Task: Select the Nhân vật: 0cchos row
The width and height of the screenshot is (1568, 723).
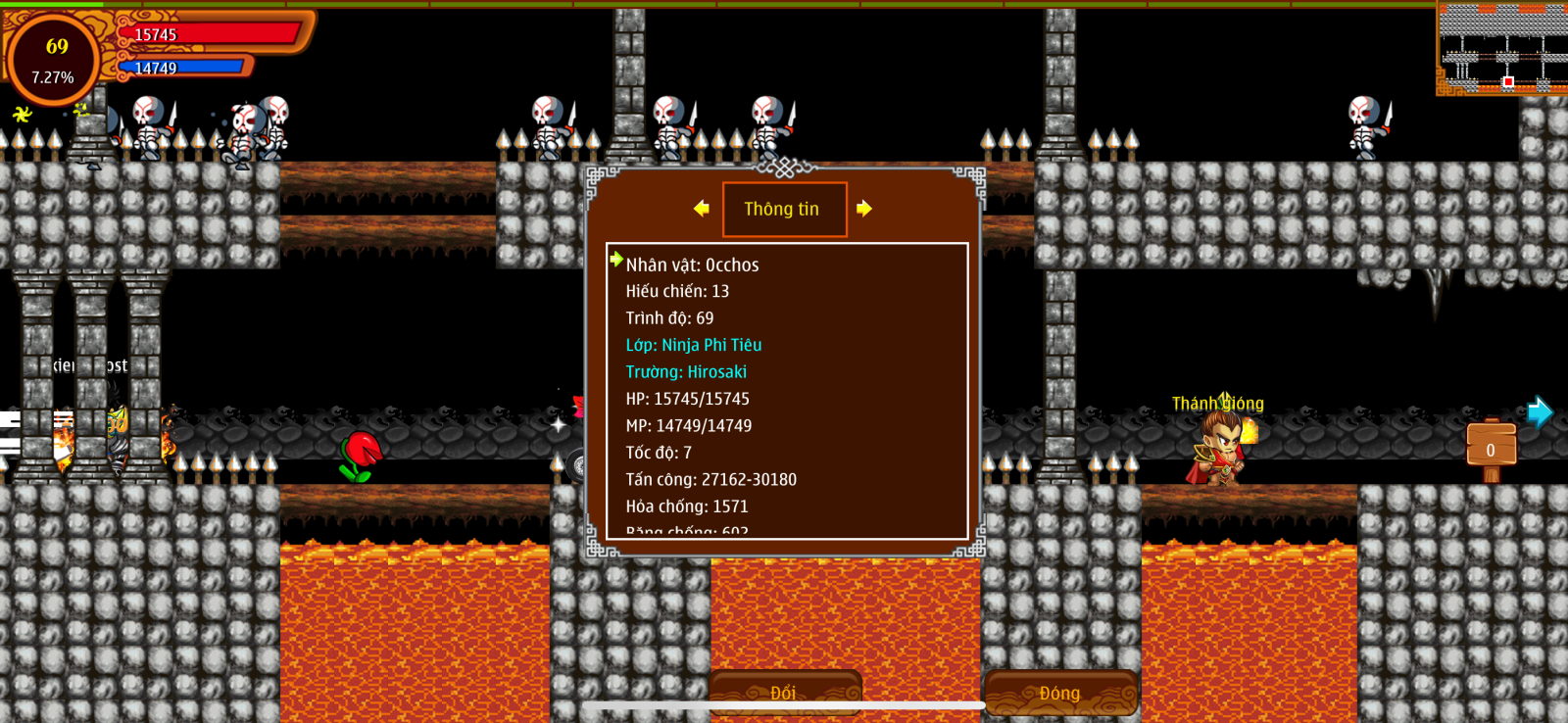Action: click(x=692, y=265)
